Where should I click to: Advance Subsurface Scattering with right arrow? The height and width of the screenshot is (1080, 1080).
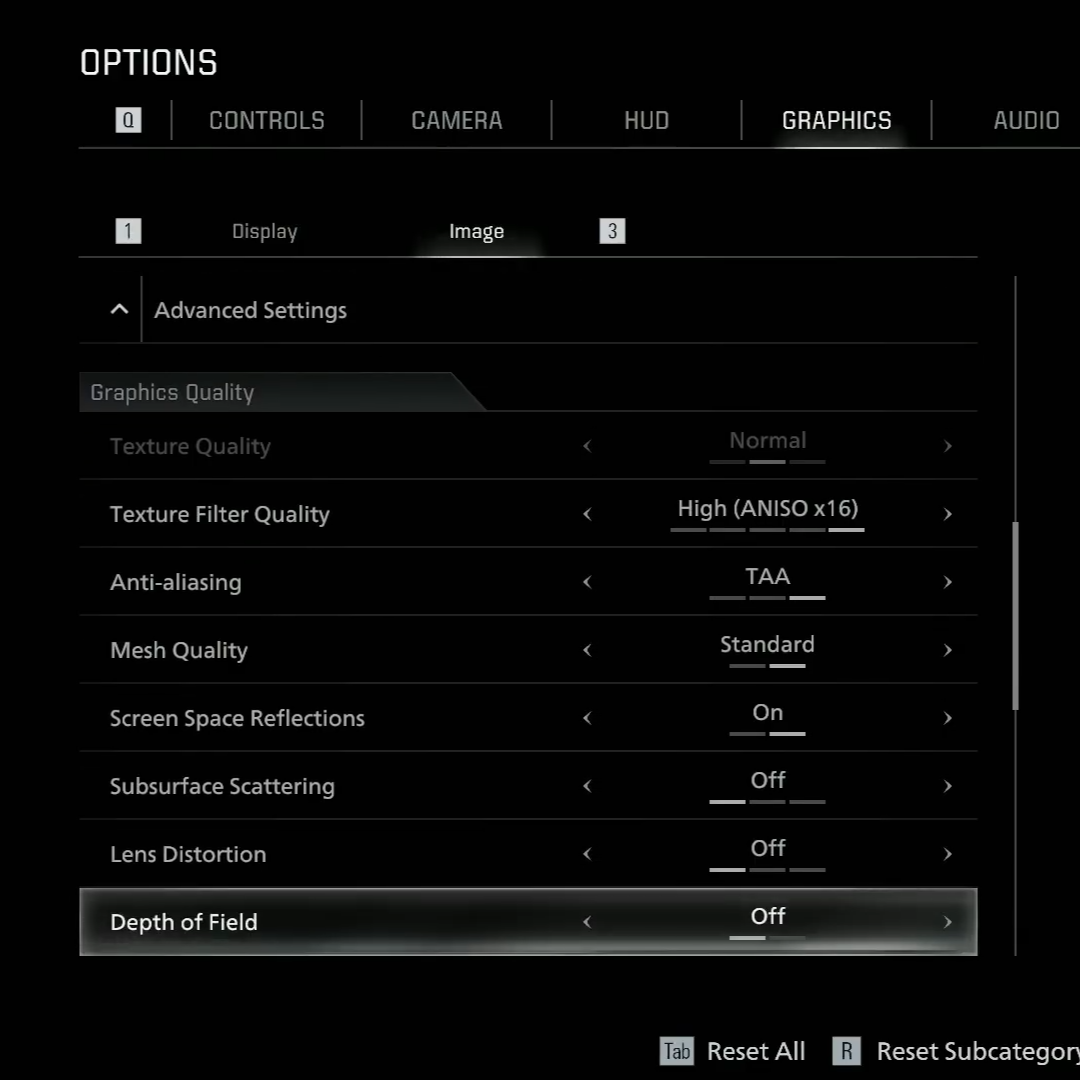947,786
